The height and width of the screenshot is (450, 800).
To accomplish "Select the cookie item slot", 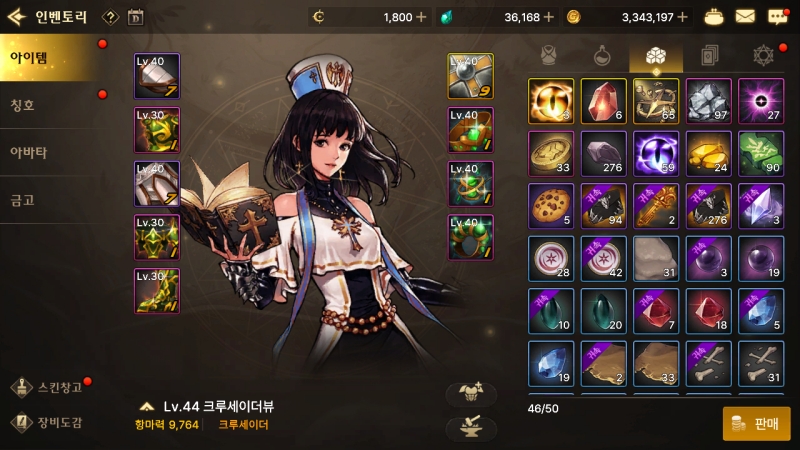I will click(550, 205).
